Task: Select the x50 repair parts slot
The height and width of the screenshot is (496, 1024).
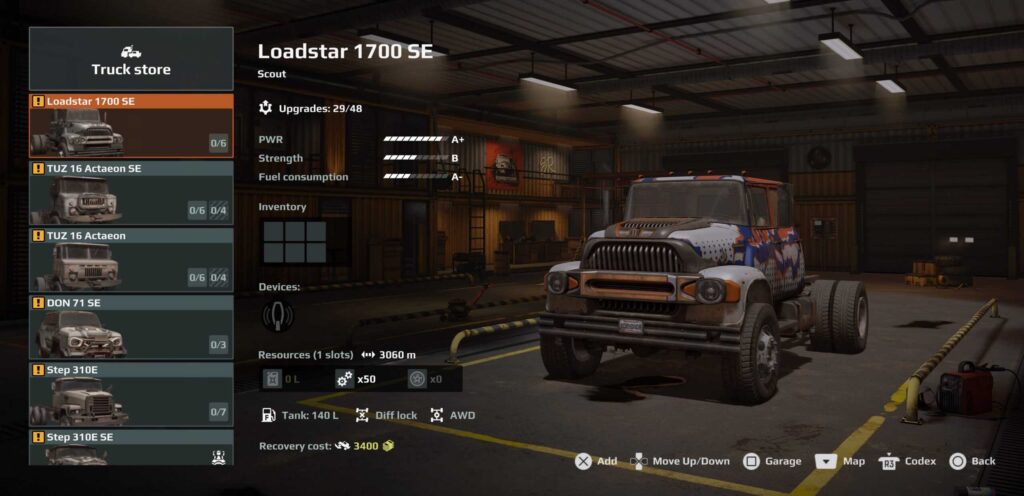Action: 360,379
